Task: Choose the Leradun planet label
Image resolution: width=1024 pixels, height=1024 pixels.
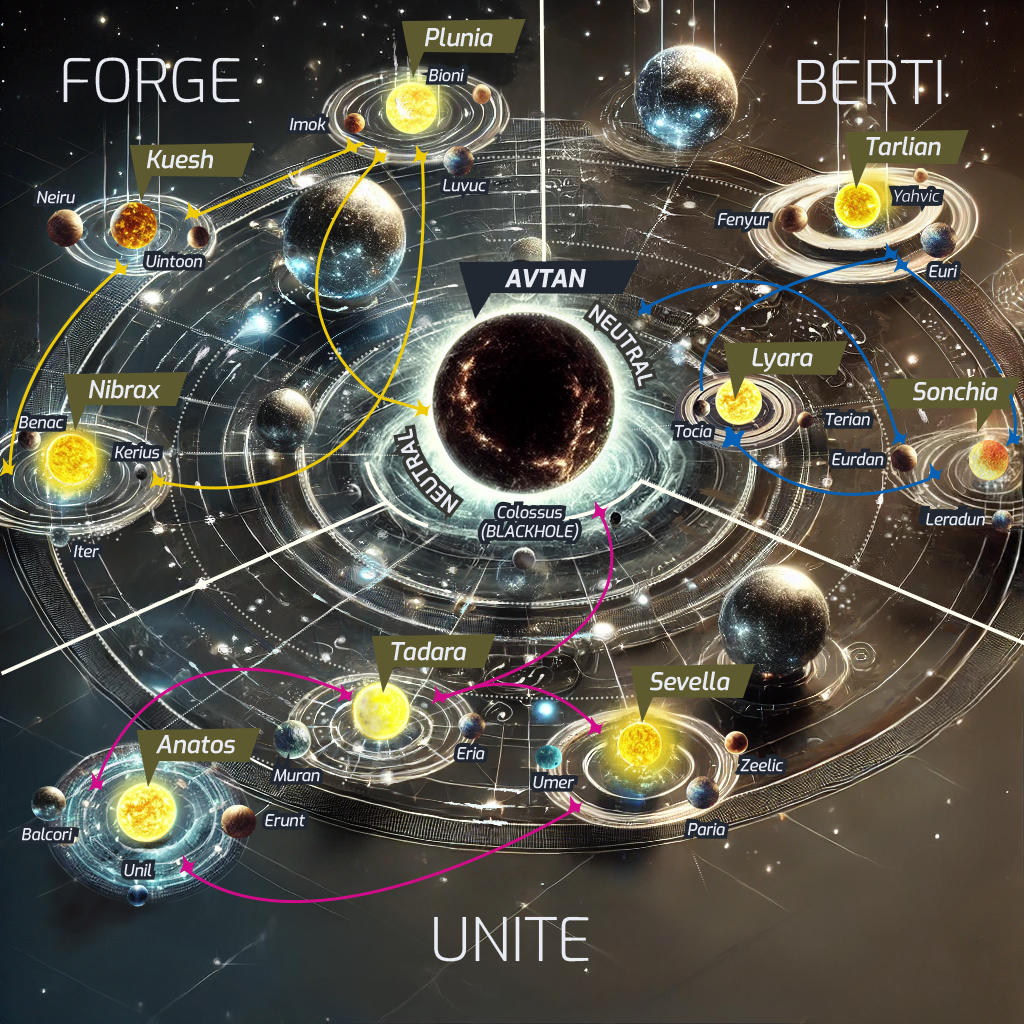Action: click(x=957, y=520)
